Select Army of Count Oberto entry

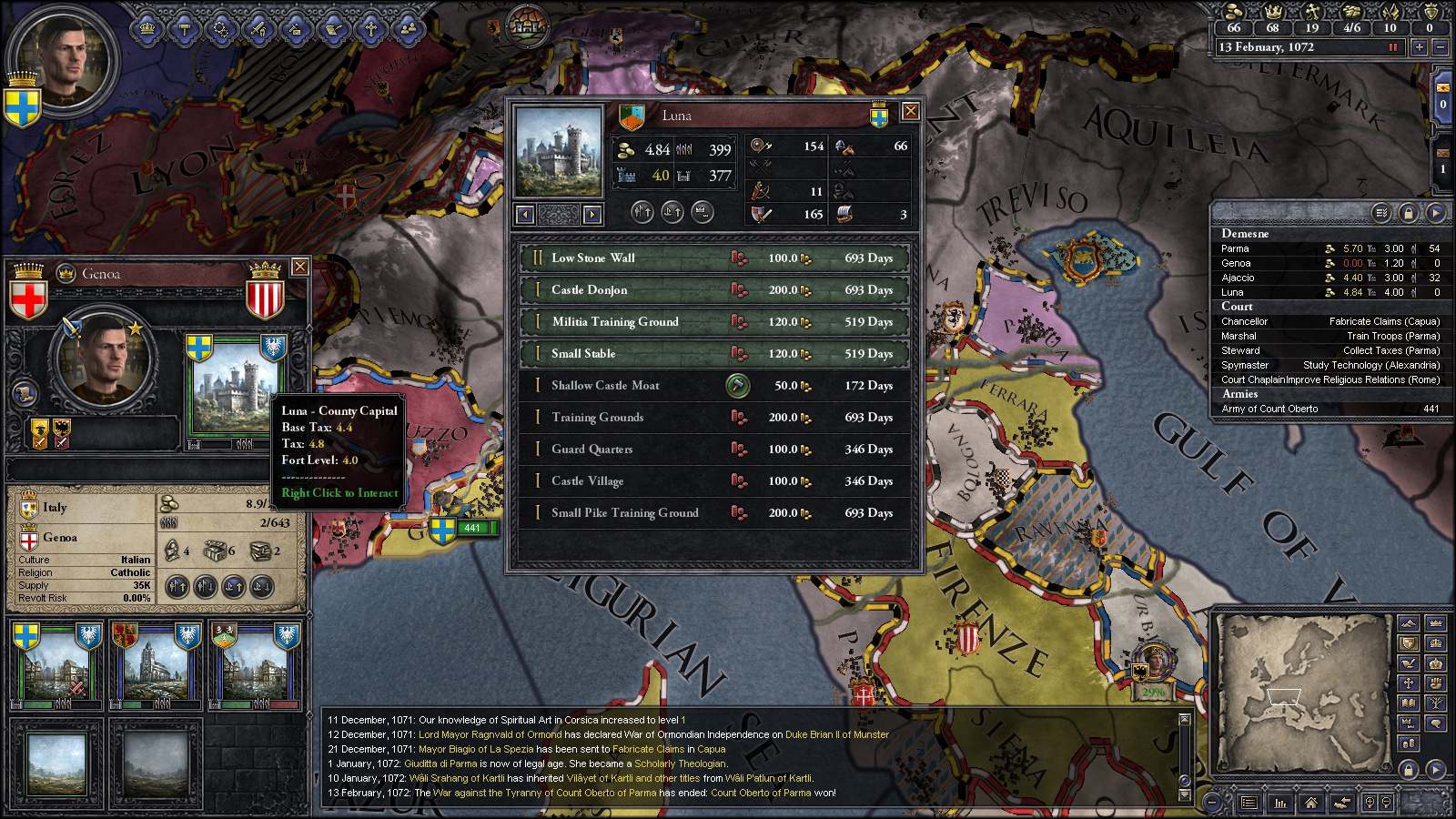[1269, 409]
